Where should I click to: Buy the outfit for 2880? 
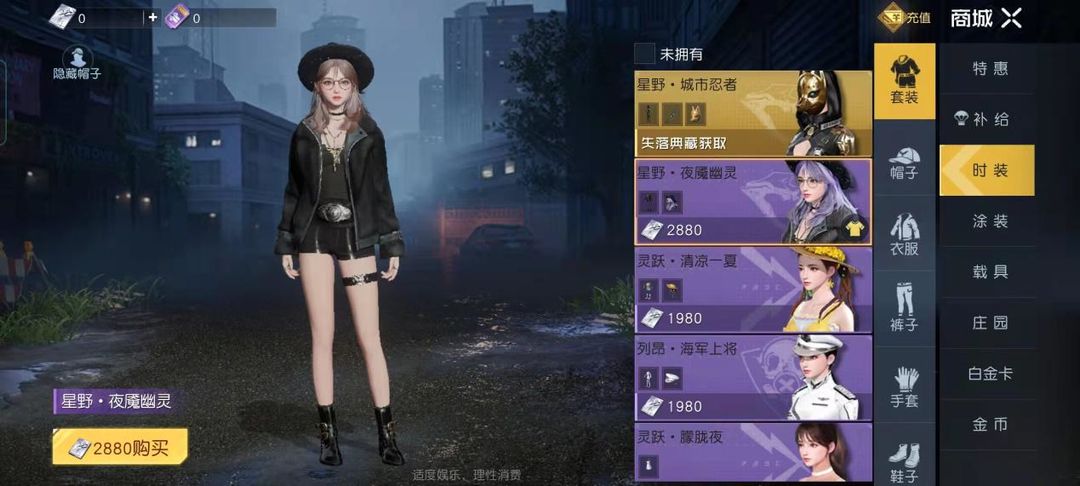(120, 447)
